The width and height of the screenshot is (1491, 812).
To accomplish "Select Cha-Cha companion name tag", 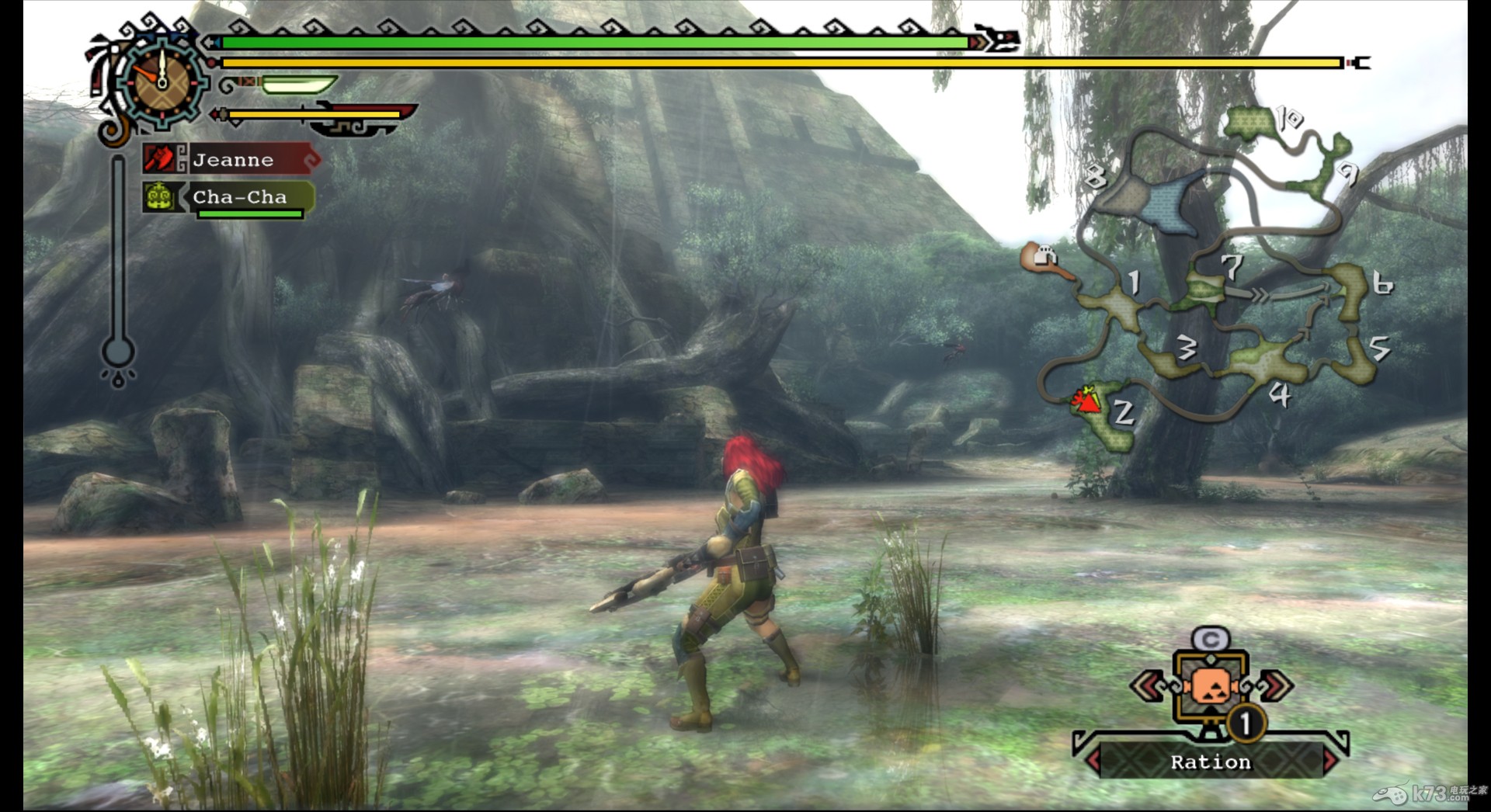I will click(x=239, y=198).
